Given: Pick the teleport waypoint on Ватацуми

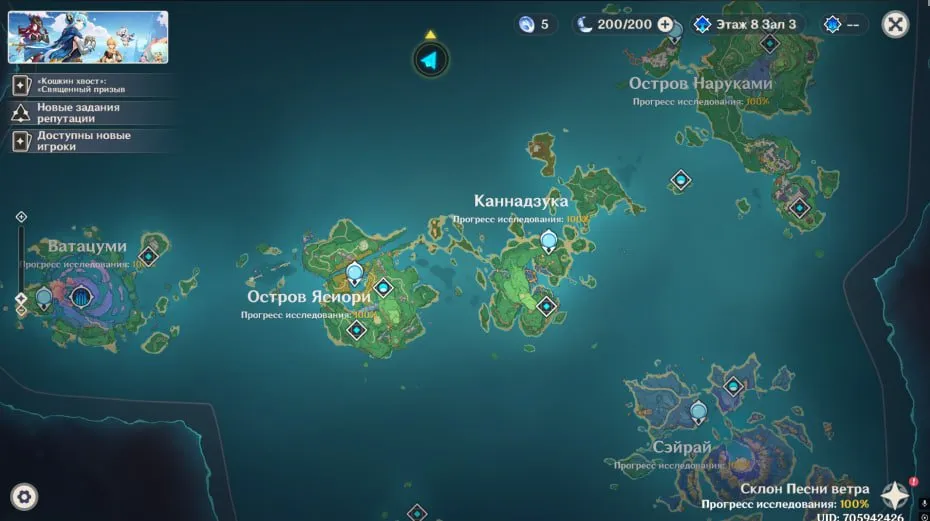Looking at the screenshot, I should 44,297.
